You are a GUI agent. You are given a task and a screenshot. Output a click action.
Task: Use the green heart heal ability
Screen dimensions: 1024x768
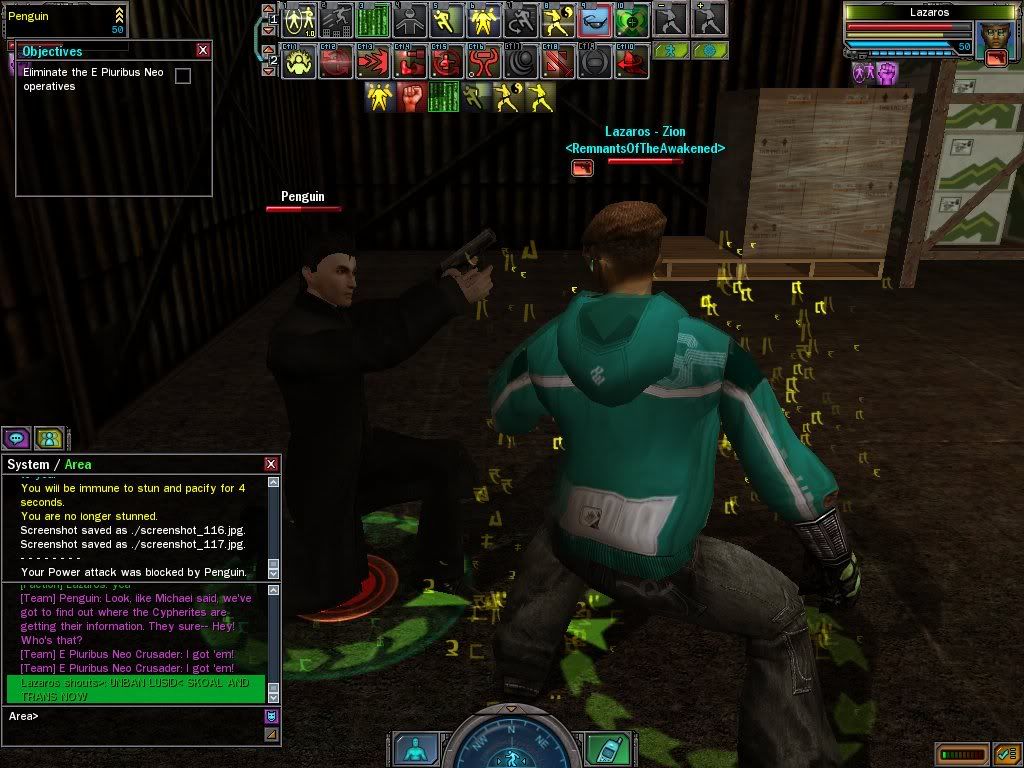(631, 19)
